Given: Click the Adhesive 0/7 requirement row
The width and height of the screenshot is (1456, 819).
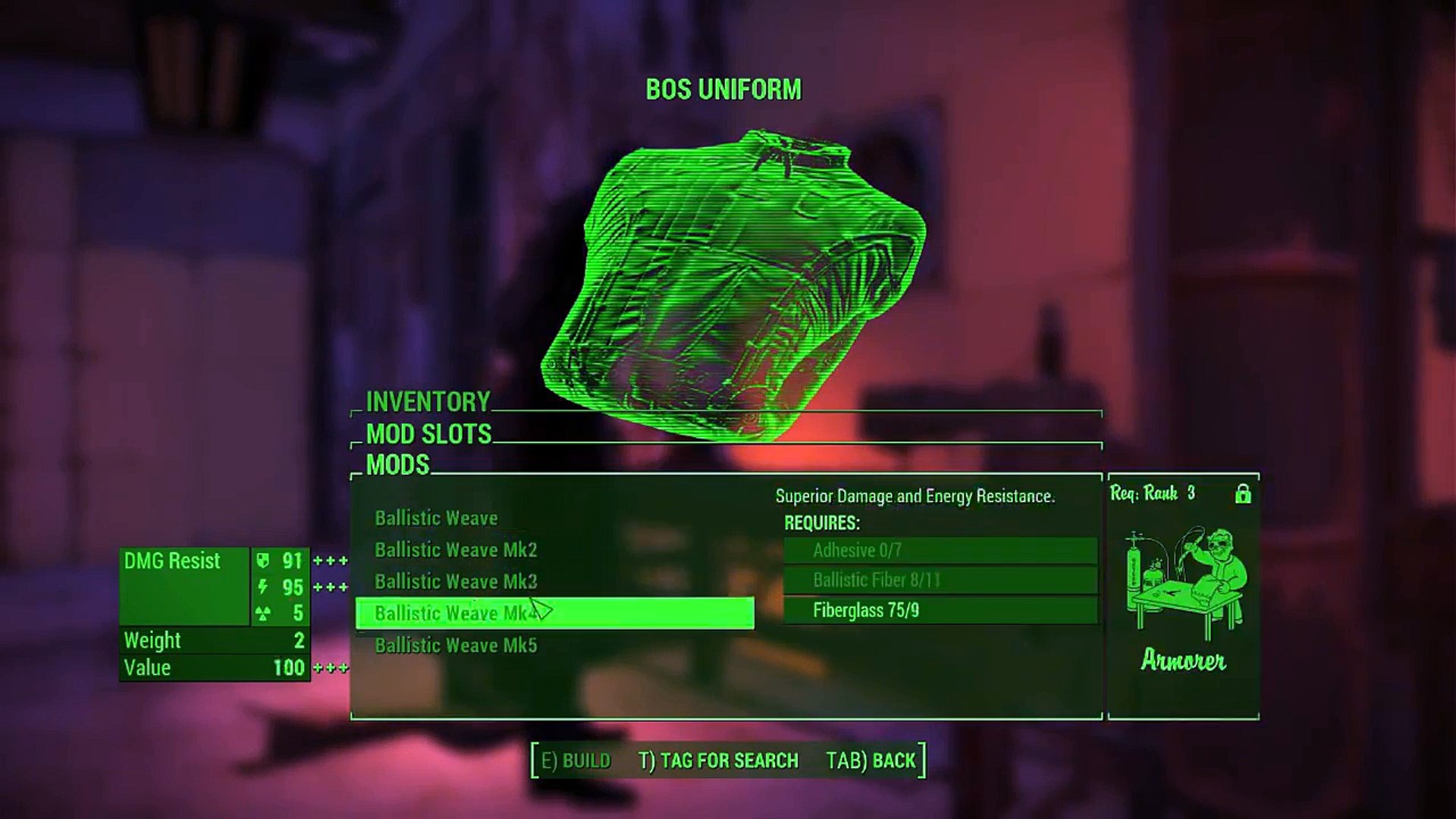Looking at the screenshot, I should (x=940, y=551).
